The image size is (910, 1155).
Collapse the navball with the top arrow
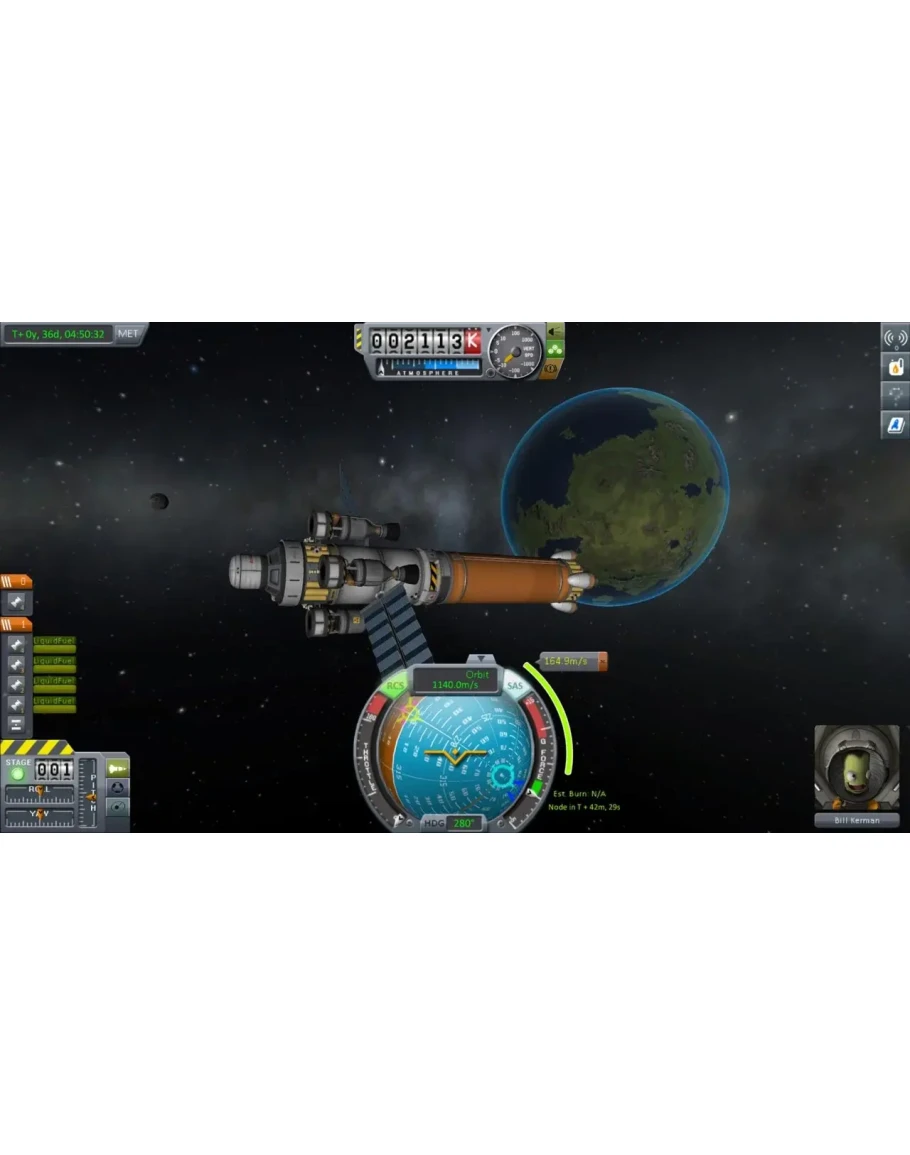482,659
